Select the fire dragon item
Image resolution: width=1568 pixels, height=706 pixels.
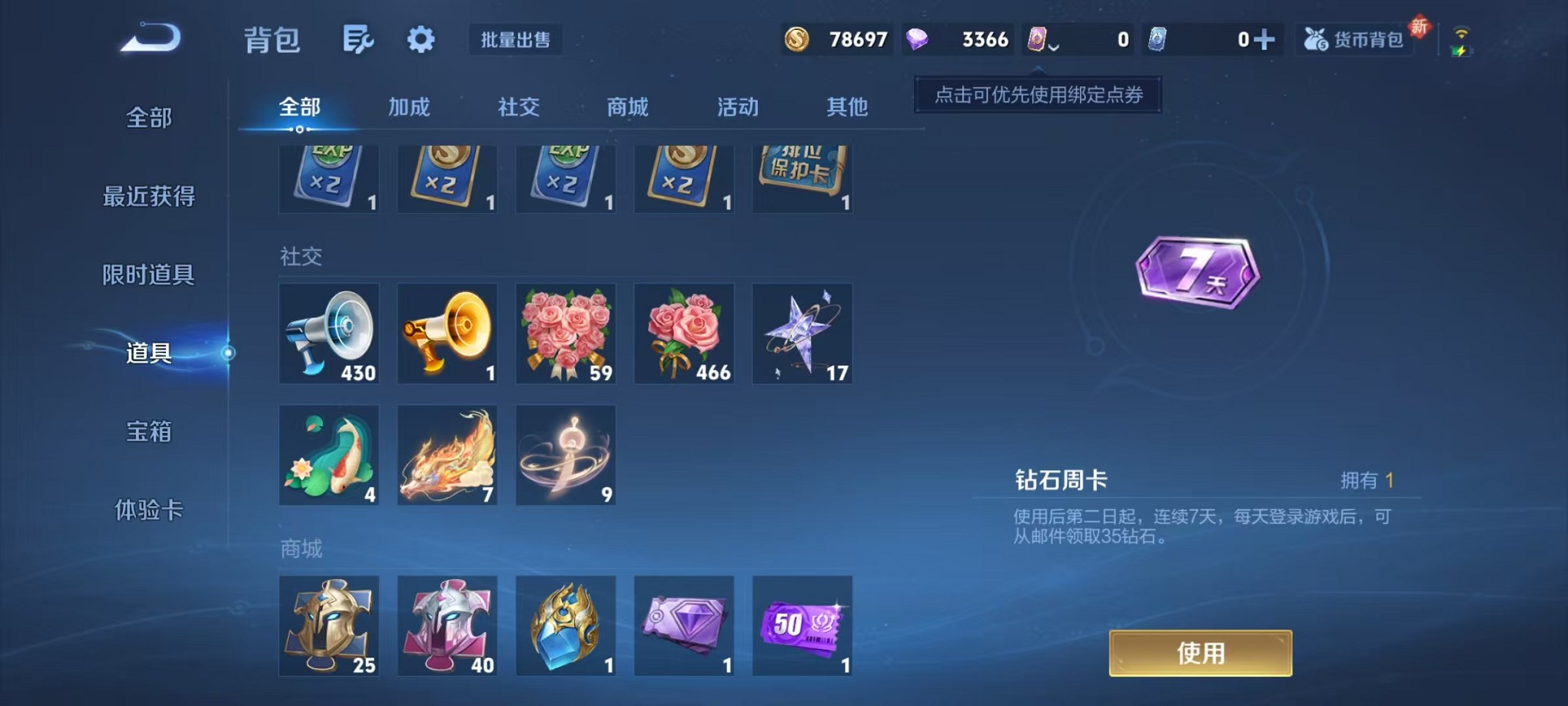(x=447, y=455)
